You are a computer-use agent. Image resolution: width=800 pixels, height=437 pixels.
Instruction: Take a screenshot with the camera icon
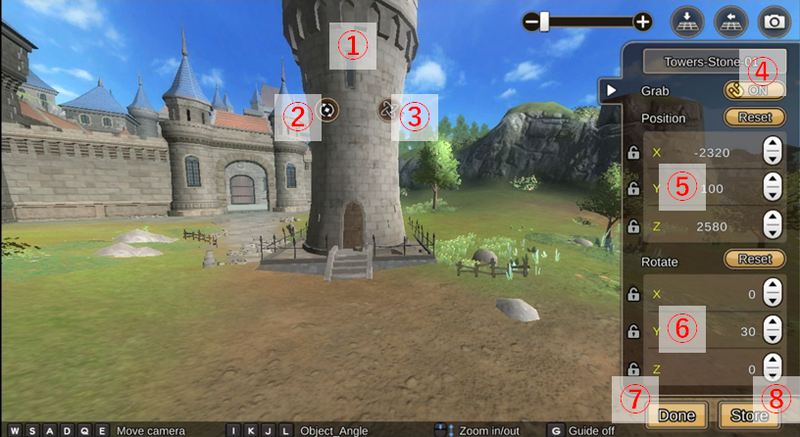point(773,21)
